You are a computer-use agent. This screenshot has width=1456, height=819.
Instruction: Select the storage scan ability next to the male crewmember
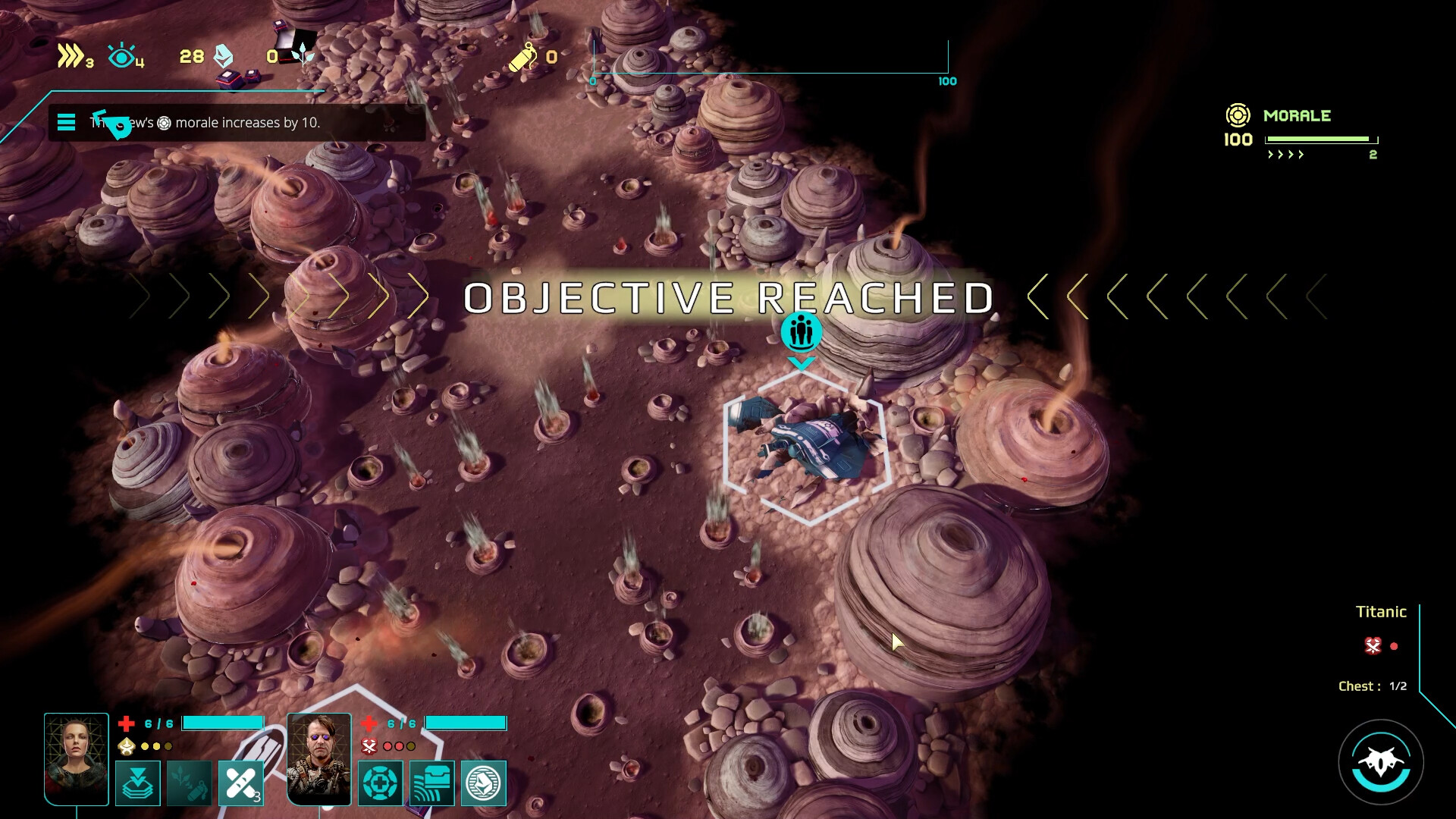[431, 783]
